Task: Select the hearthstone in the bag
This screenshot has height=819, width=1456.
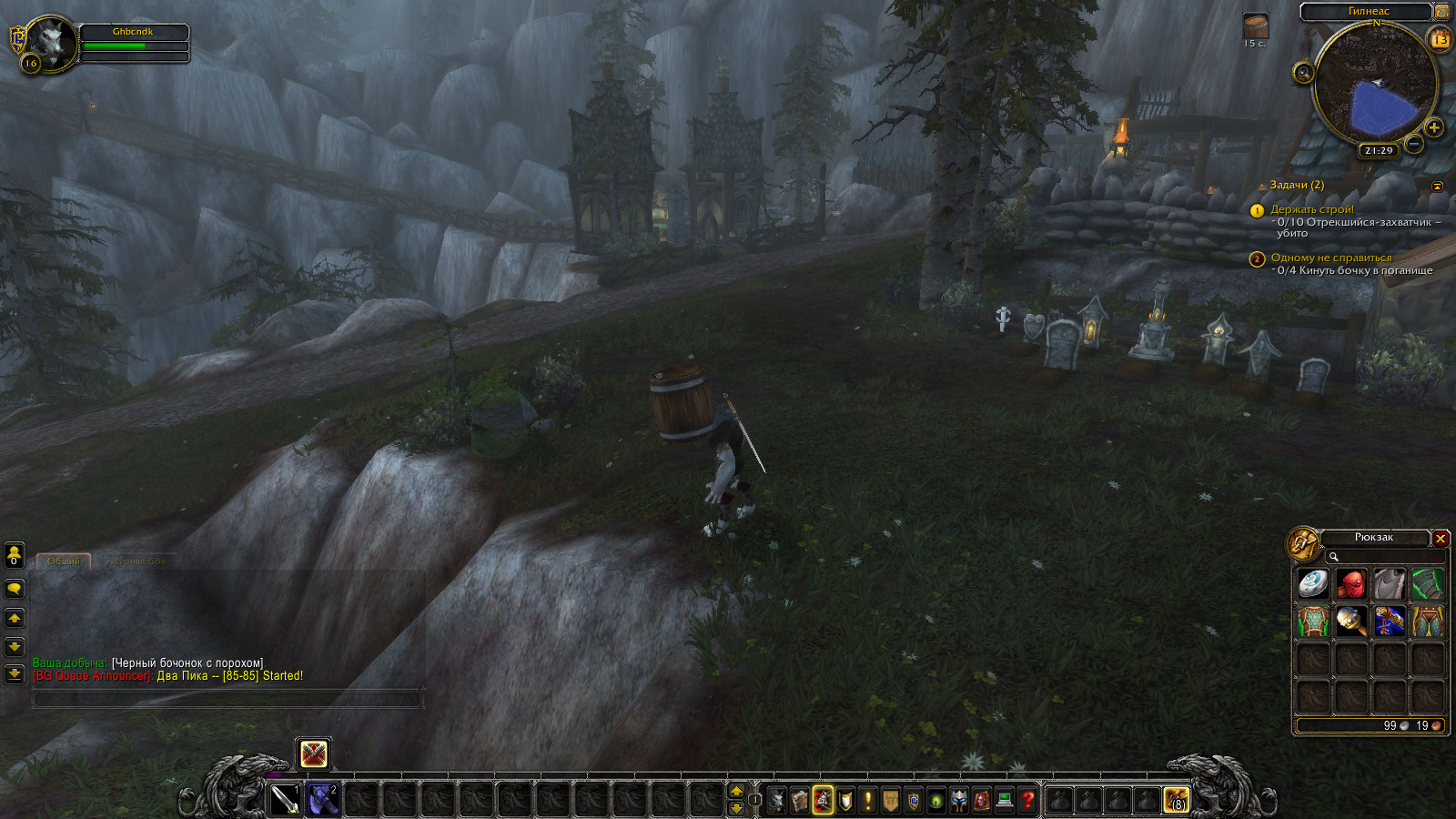Action: 1313,583
